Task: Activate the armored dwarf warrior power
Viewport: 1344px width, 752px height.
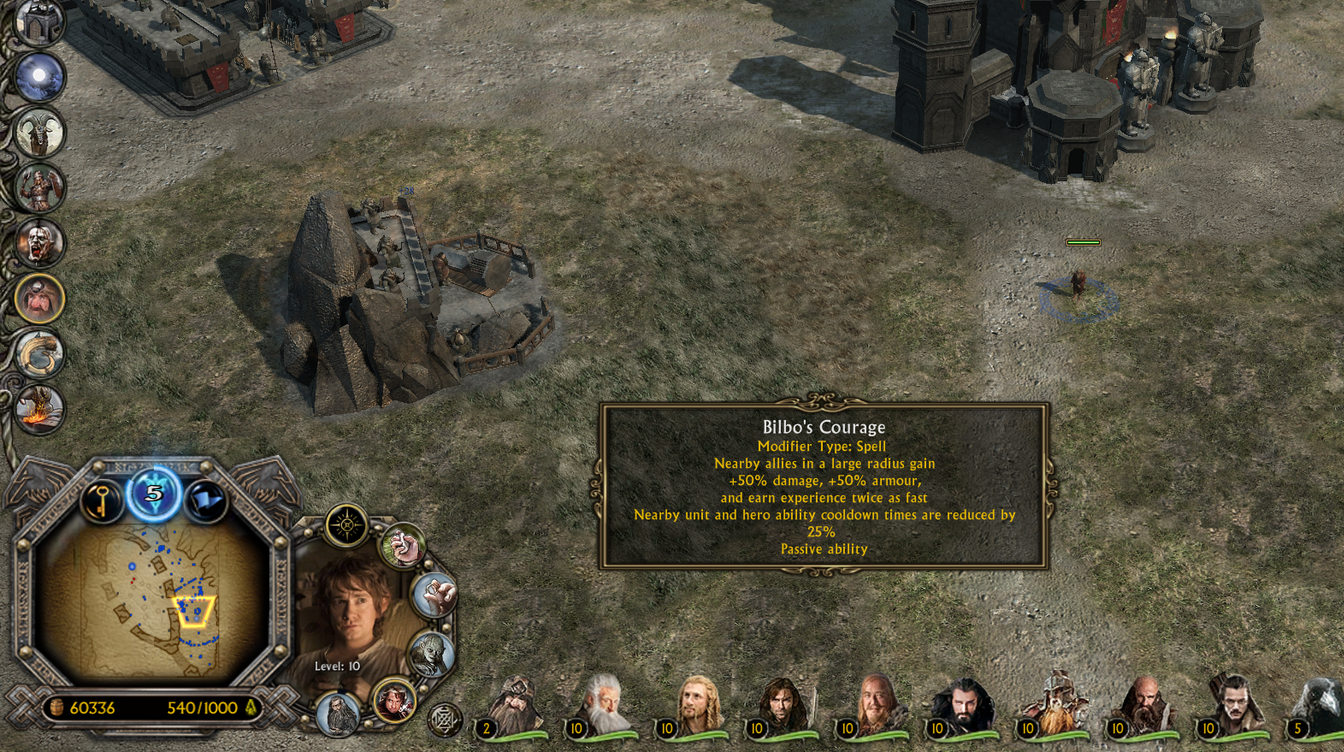Action: (x=40, y=188)
